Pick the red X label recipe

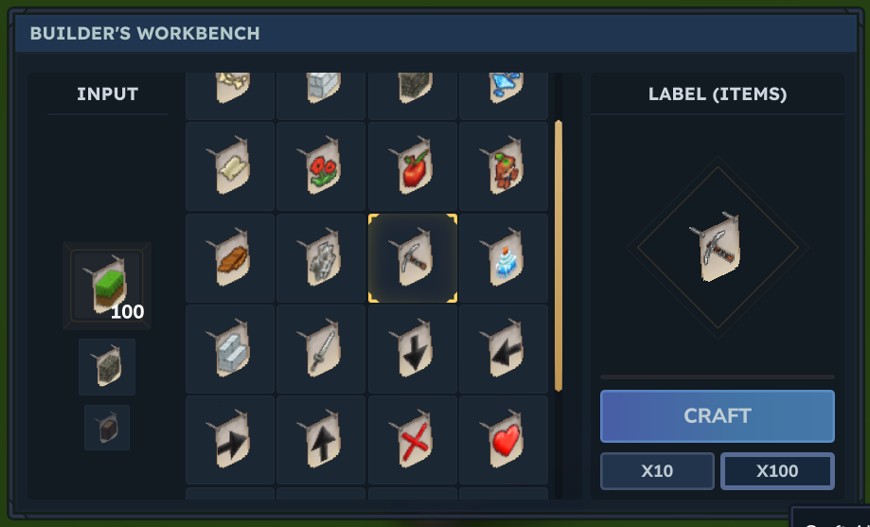[412, 440]
